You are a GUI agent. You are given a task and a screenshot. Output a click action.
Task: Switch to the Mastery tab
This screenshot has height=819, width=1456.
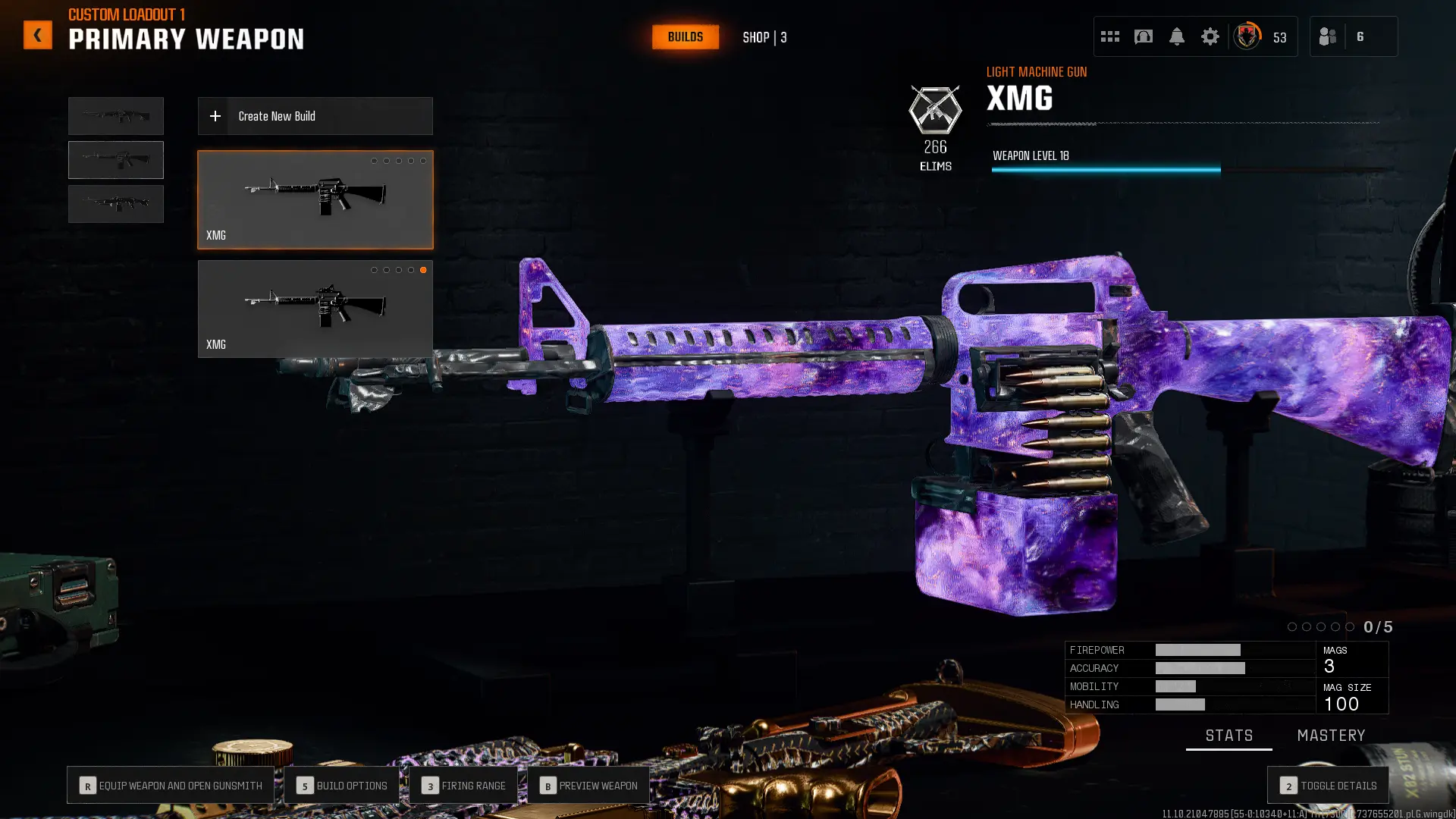point(1331,735)
